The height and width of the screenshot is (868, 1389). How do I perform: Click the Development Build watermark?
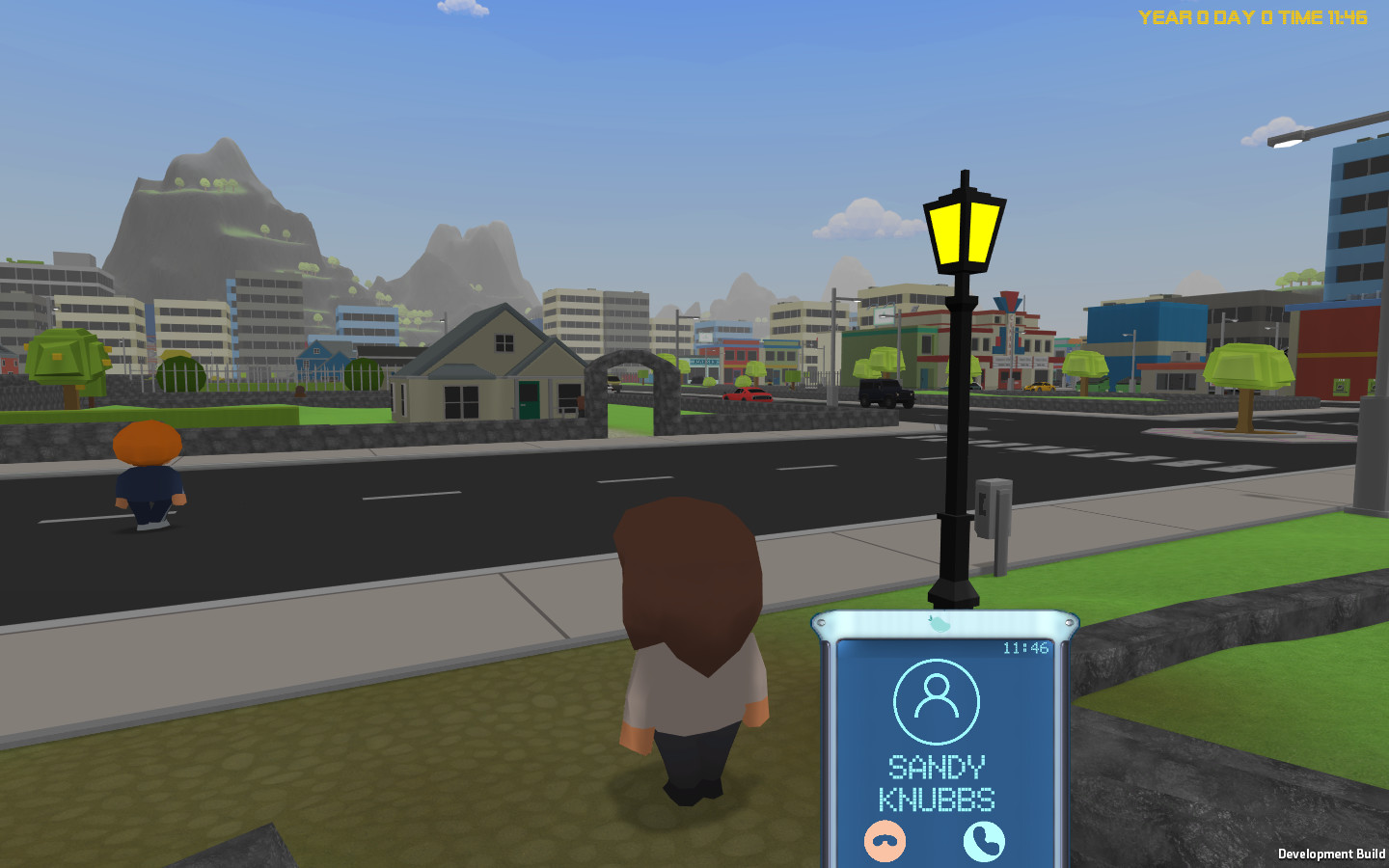(x=1331, y=854)
